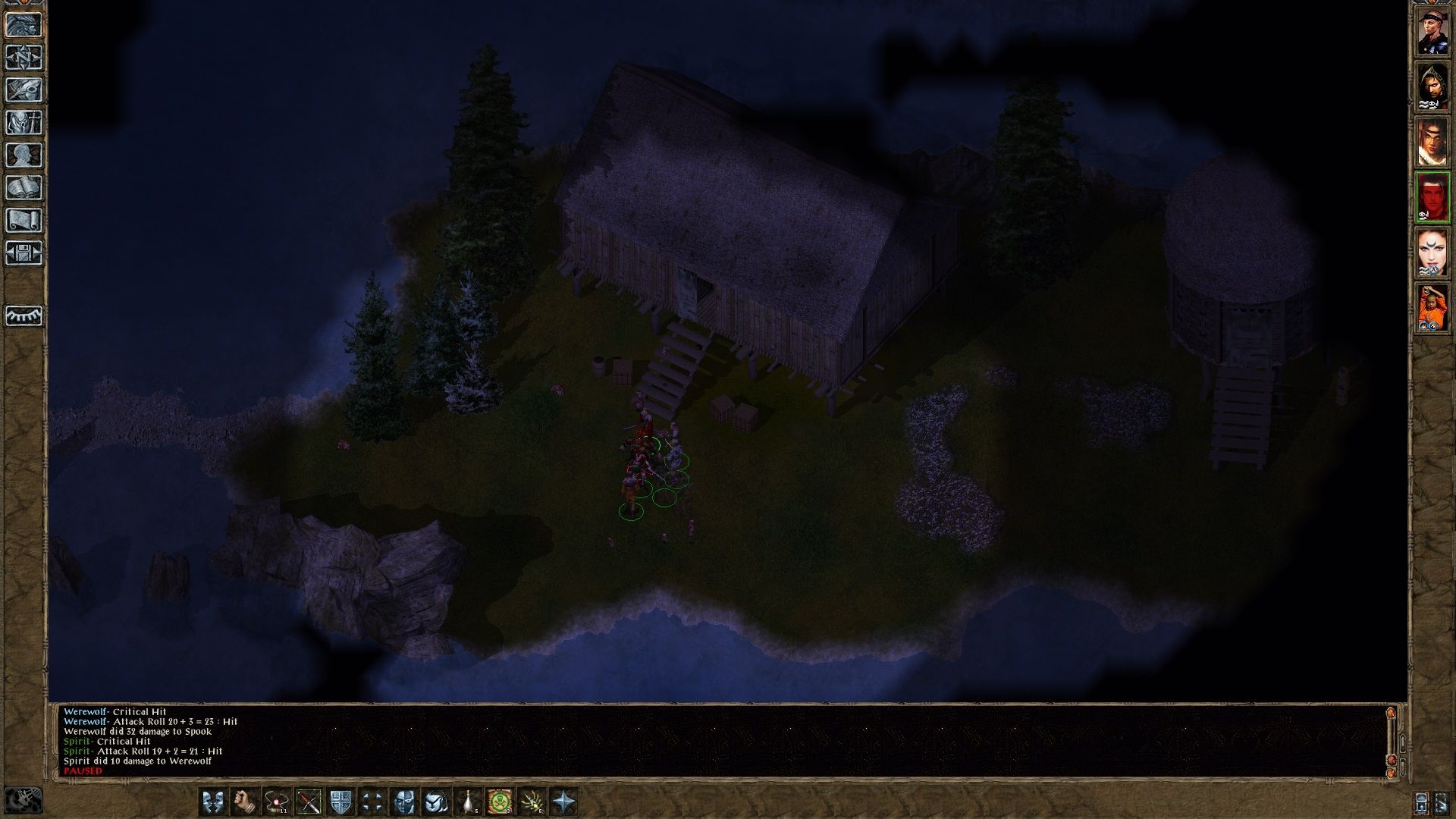Use the skull-and-crossbones scroll quick item
1456x819 pixels.
[x=499, y=802]
